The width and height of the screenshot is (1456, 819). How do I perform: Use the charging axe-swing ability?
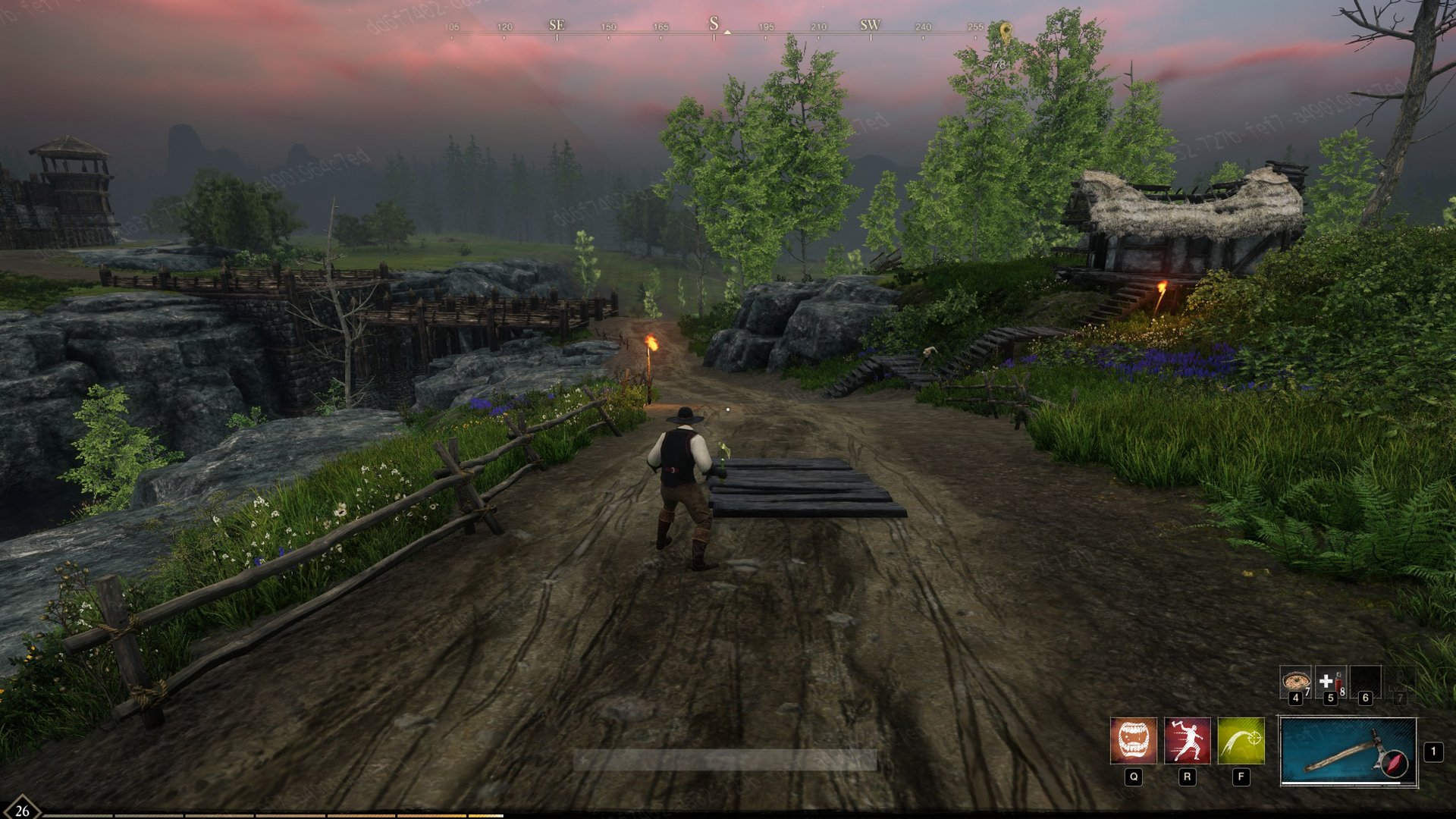coord(1187,740)
